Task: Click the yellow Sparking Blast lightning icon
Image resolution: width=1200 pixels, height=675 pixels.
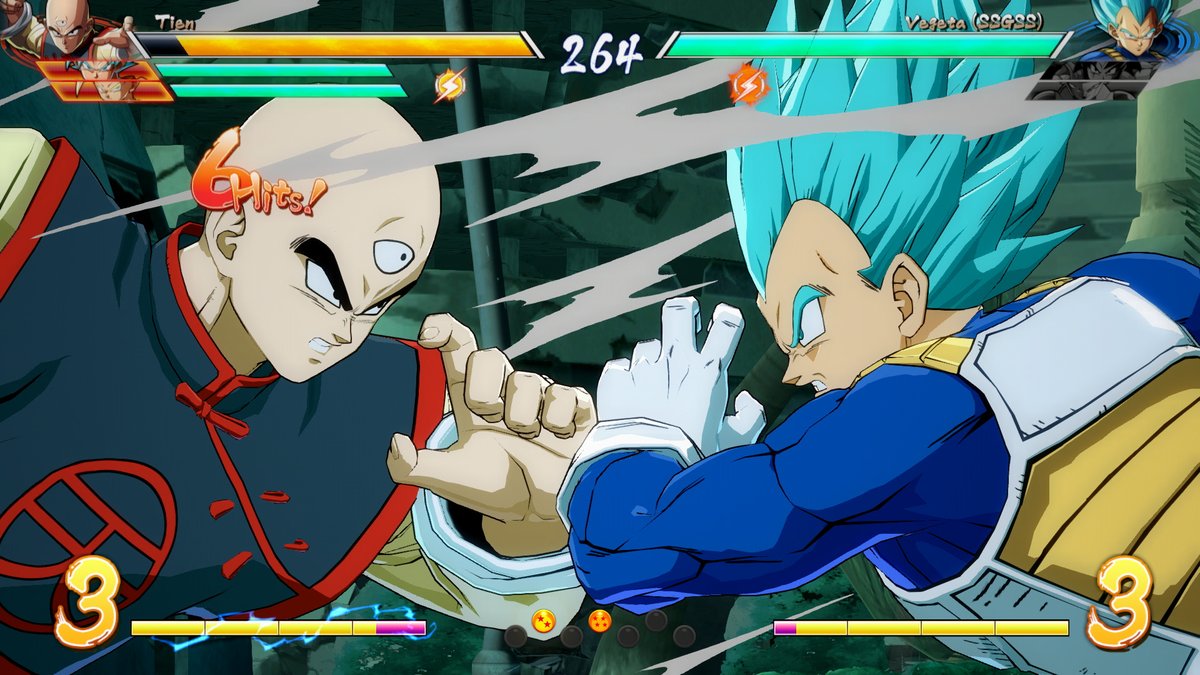Action: 449,86
